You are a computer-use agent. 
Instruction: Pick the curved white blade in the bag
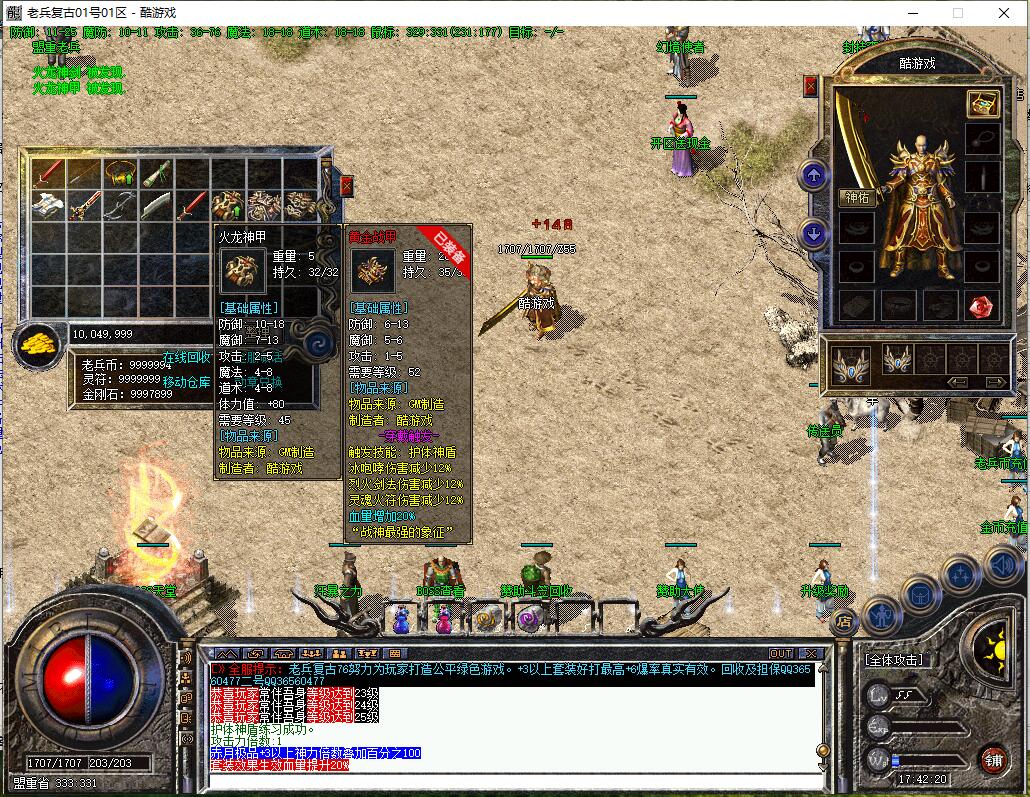(158, 207)
